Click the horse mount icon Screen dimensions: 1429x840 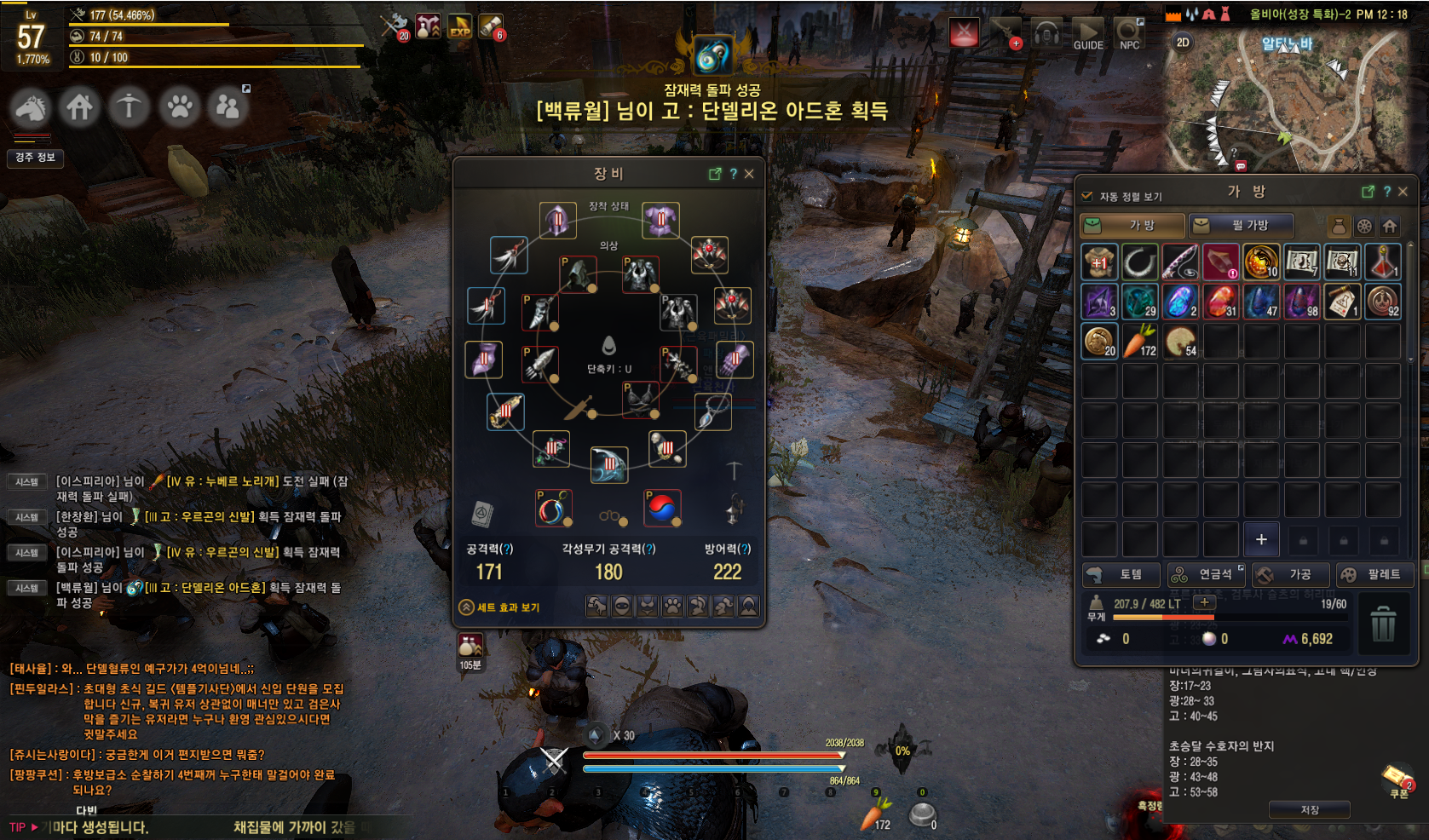[x=31, y=107]
